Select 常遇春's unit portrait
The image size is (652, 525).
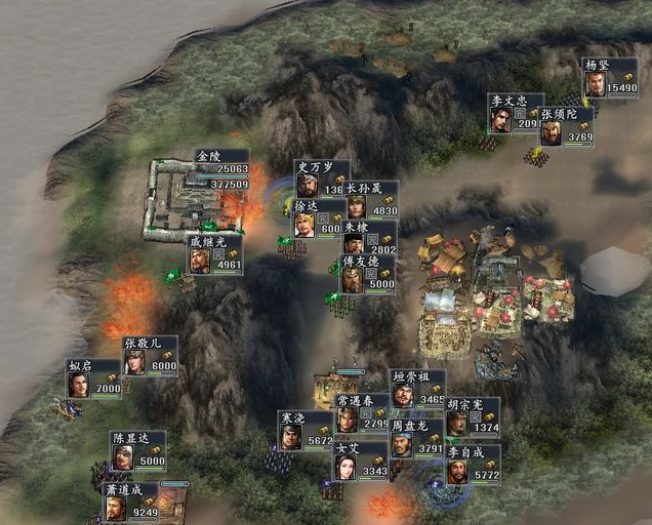coord(347,418)
